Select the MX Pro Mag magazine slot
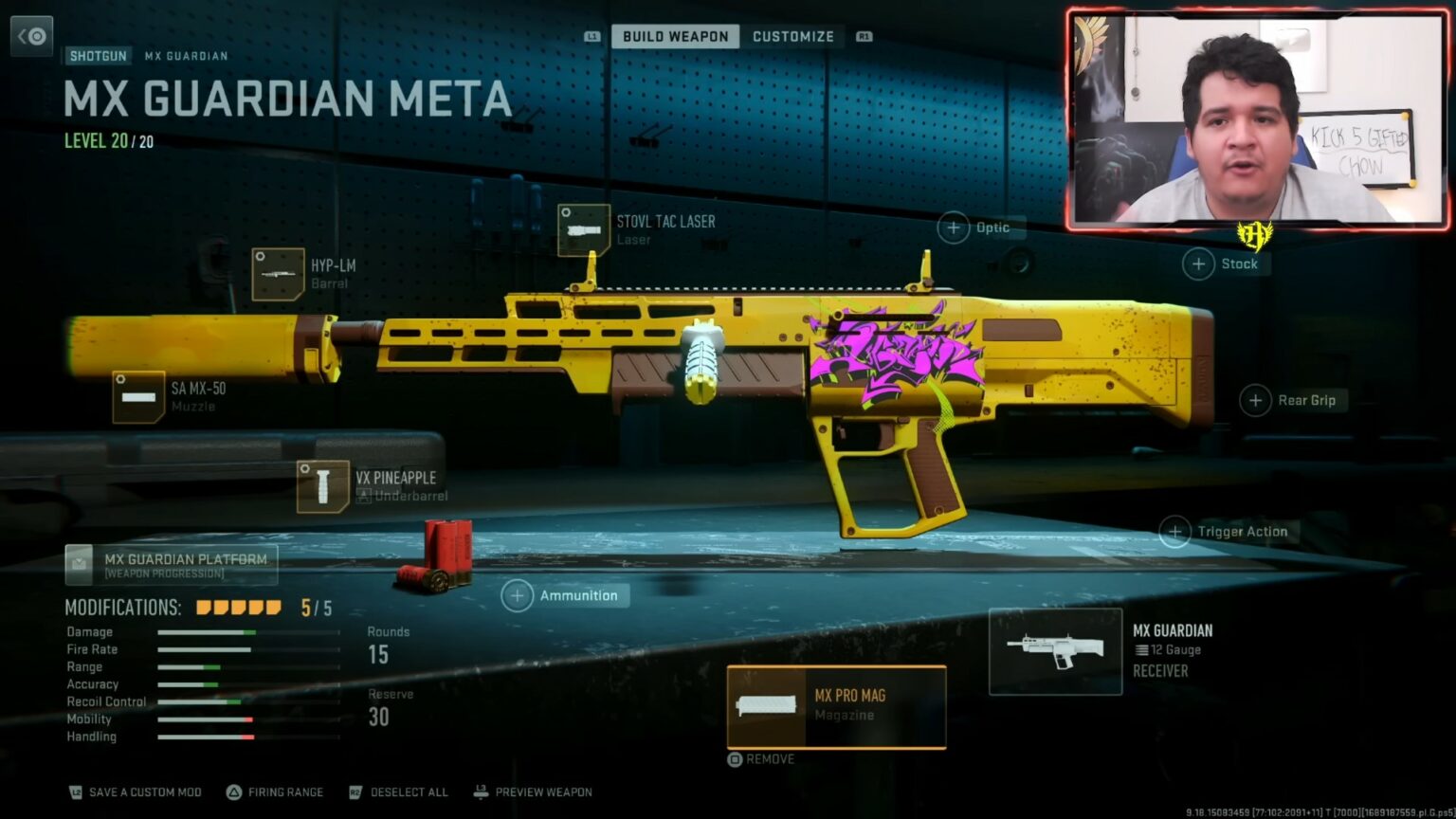1456x819 pixels. point(836,706)
